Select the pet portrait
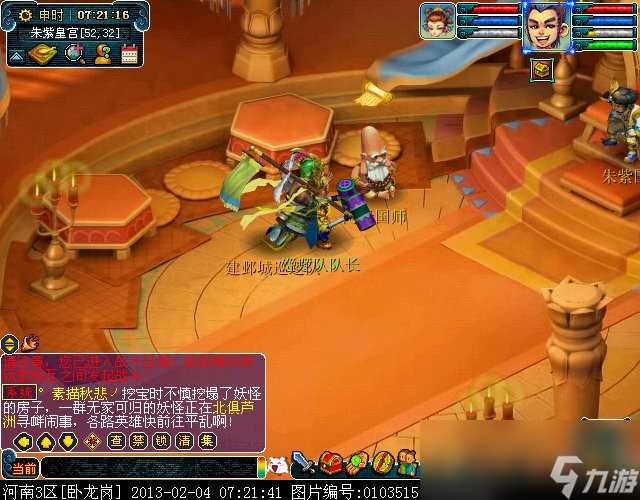Image resolution: width=640 pixels, height=500 pixels. tap(437, 20)
